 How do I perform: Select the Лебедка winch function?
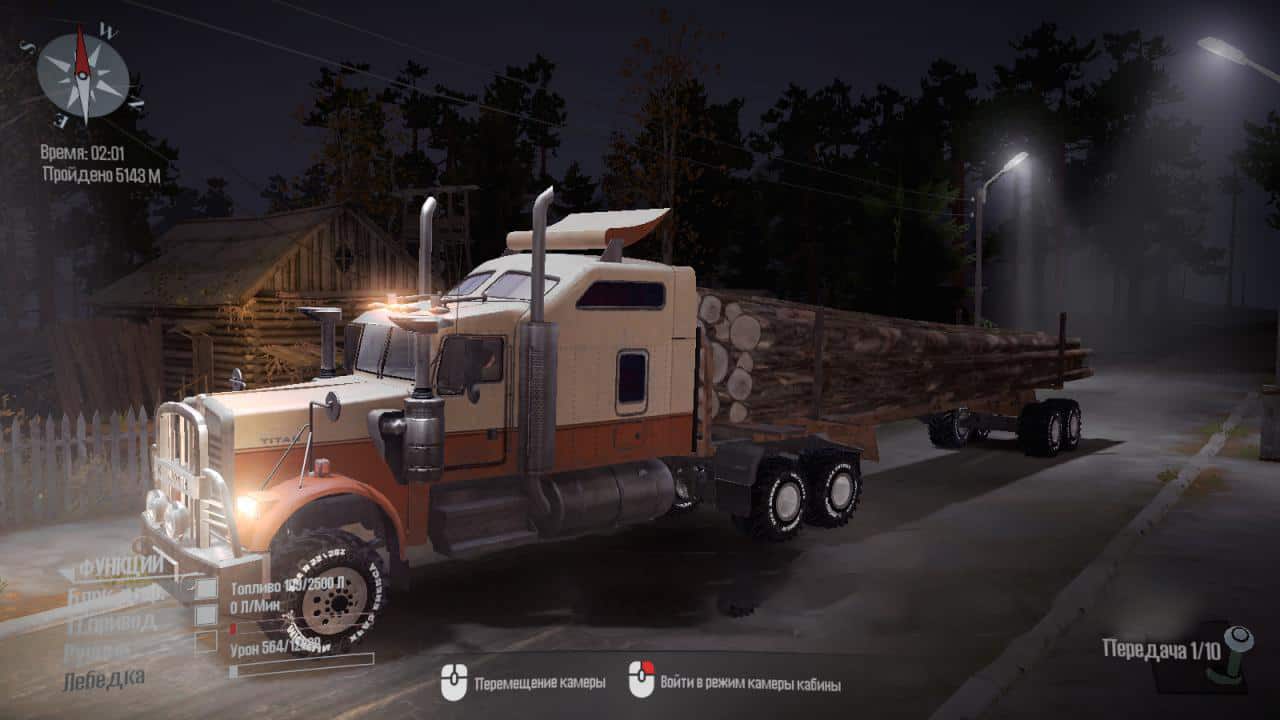click(103, 678)
